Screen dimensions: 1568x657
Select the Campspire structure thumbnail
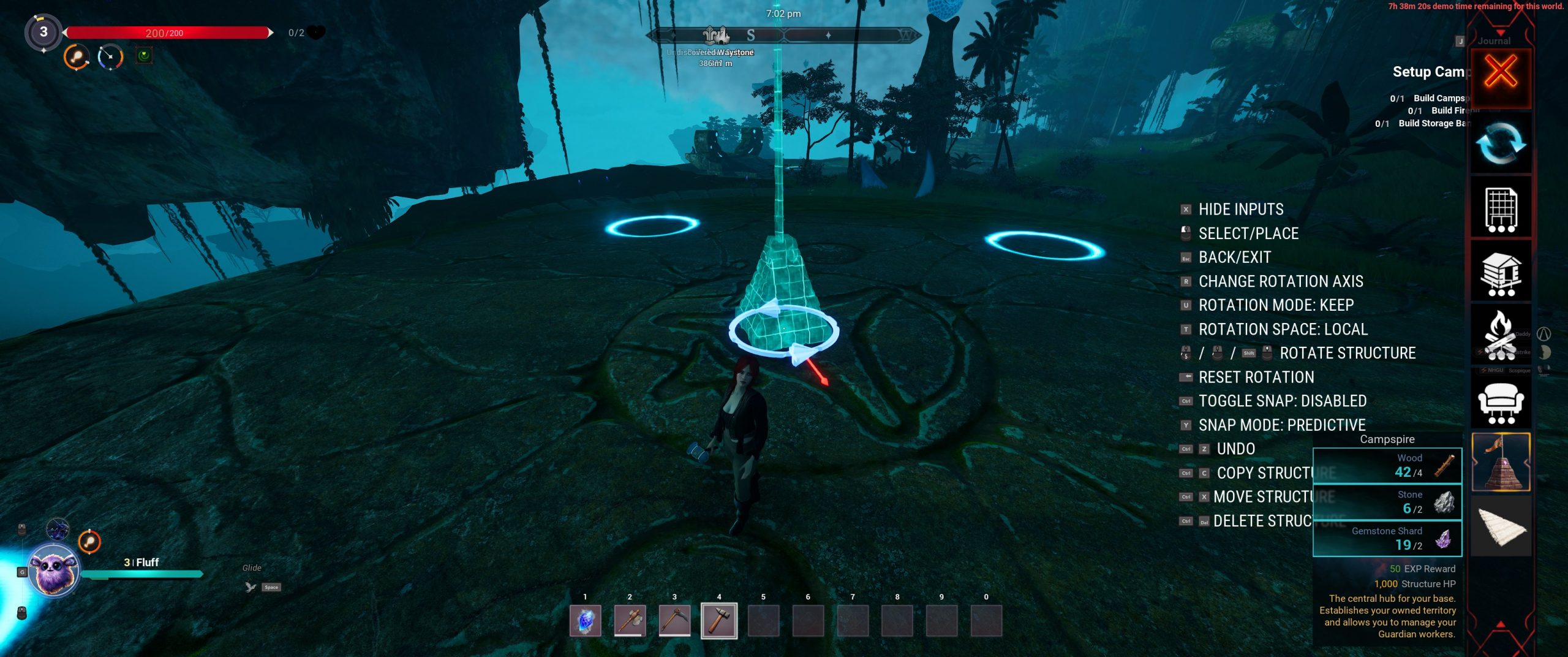[1501, 463]
